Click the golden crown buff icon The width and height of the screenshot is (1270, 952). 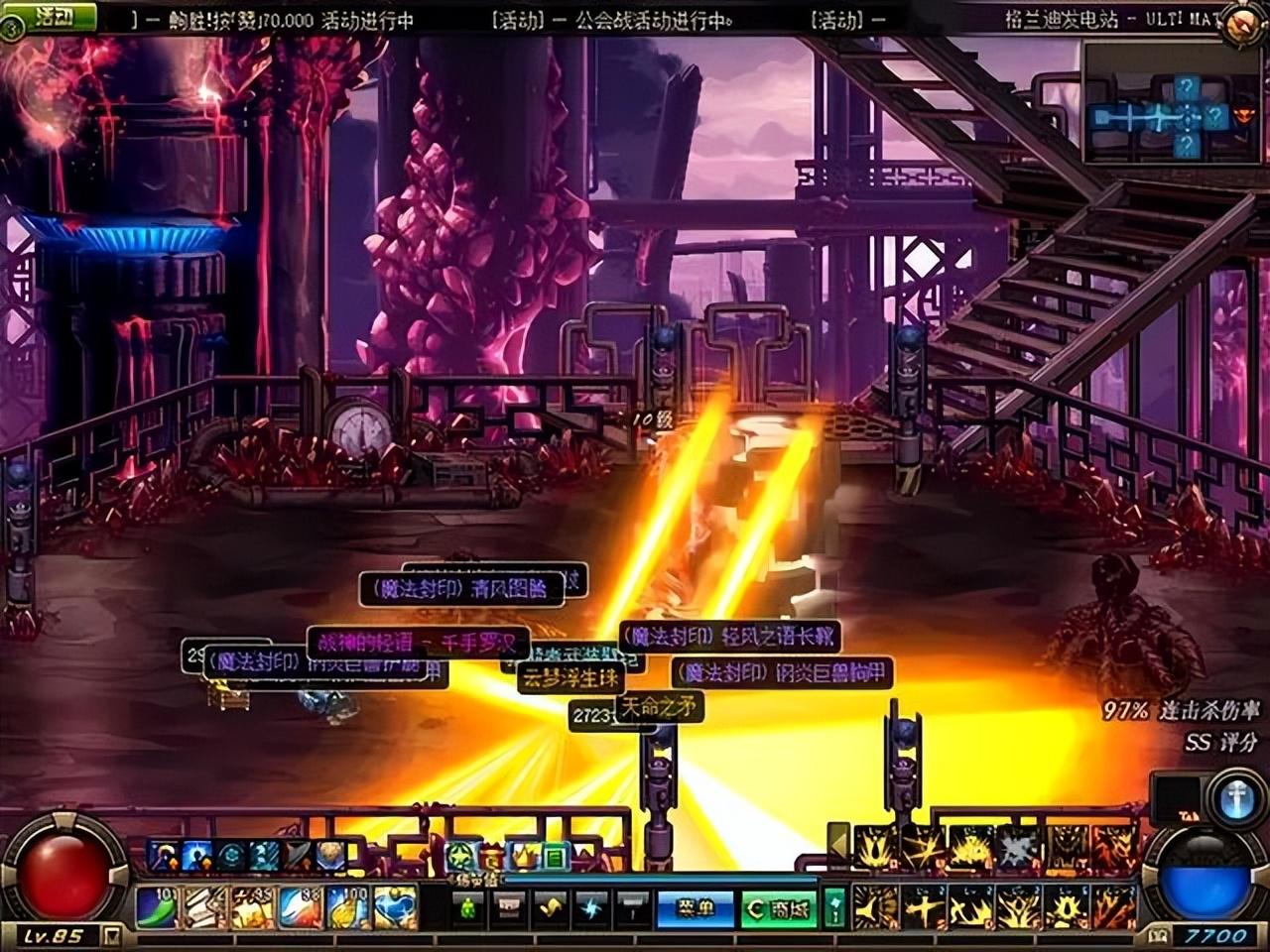coord(523,855)
